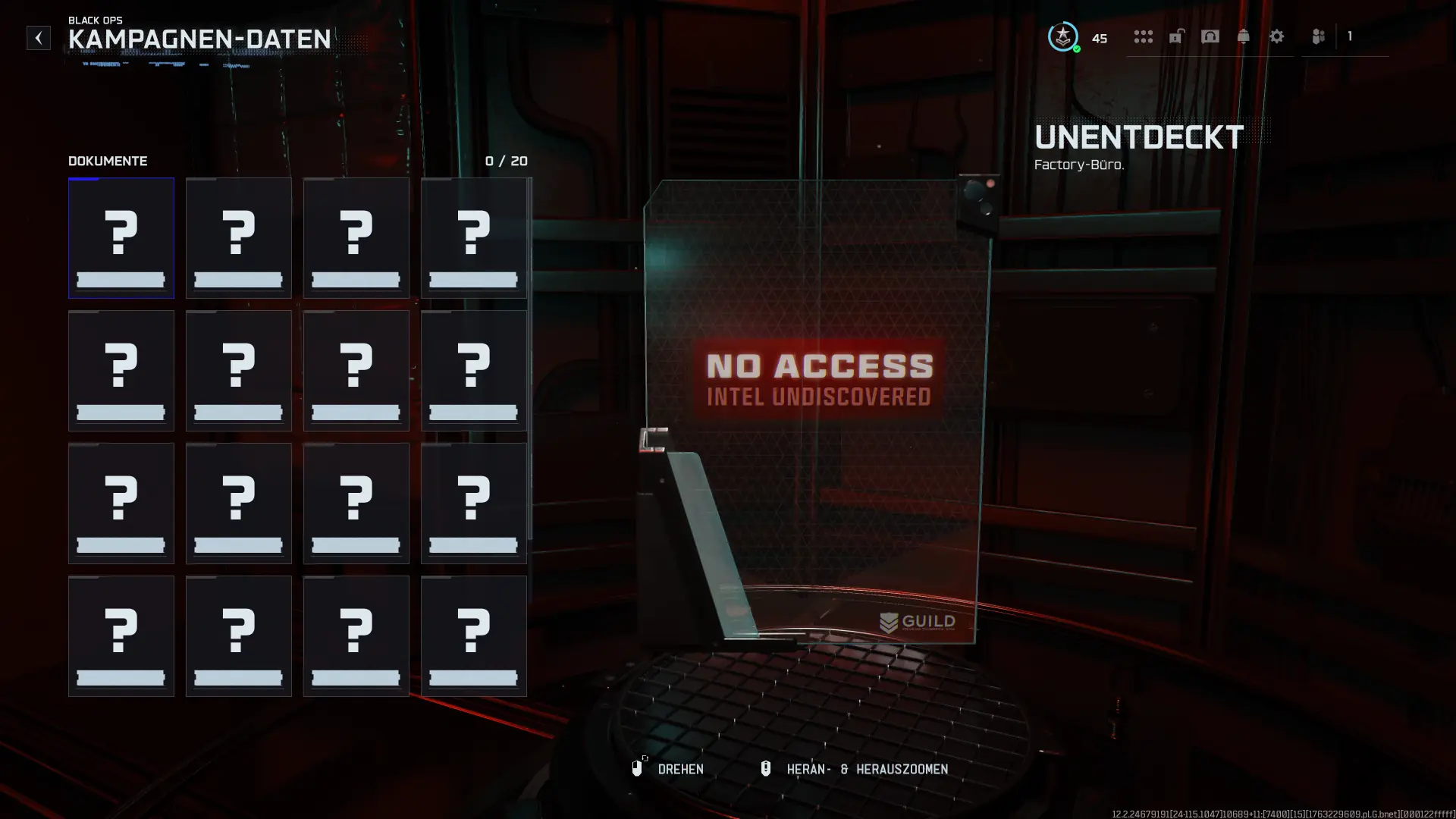Click the unlocked challenges icon

[1178, 36]
